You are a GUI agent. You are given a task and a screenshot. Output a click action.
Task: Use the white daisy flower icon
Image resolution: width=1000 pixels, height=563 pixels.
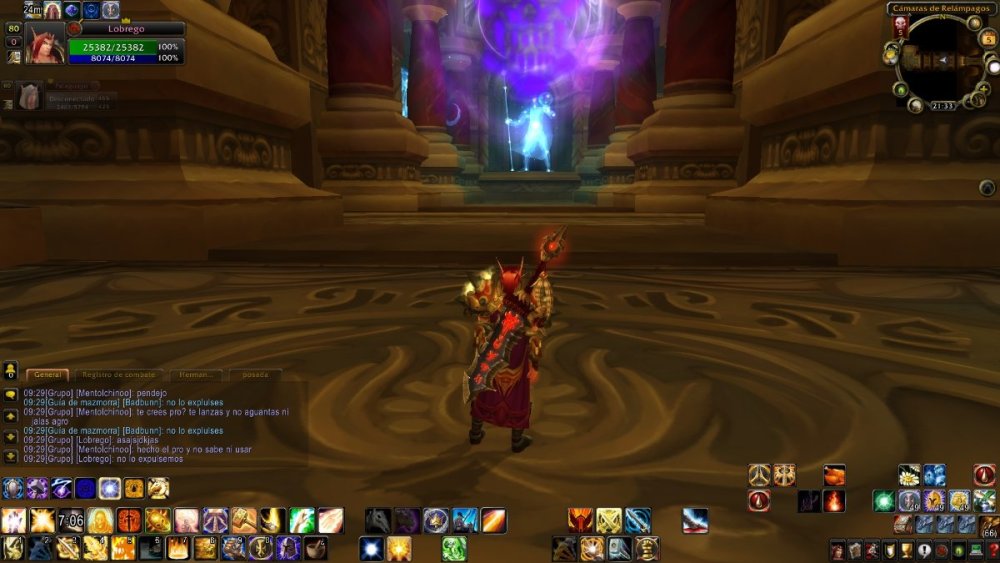pos(909,475)
